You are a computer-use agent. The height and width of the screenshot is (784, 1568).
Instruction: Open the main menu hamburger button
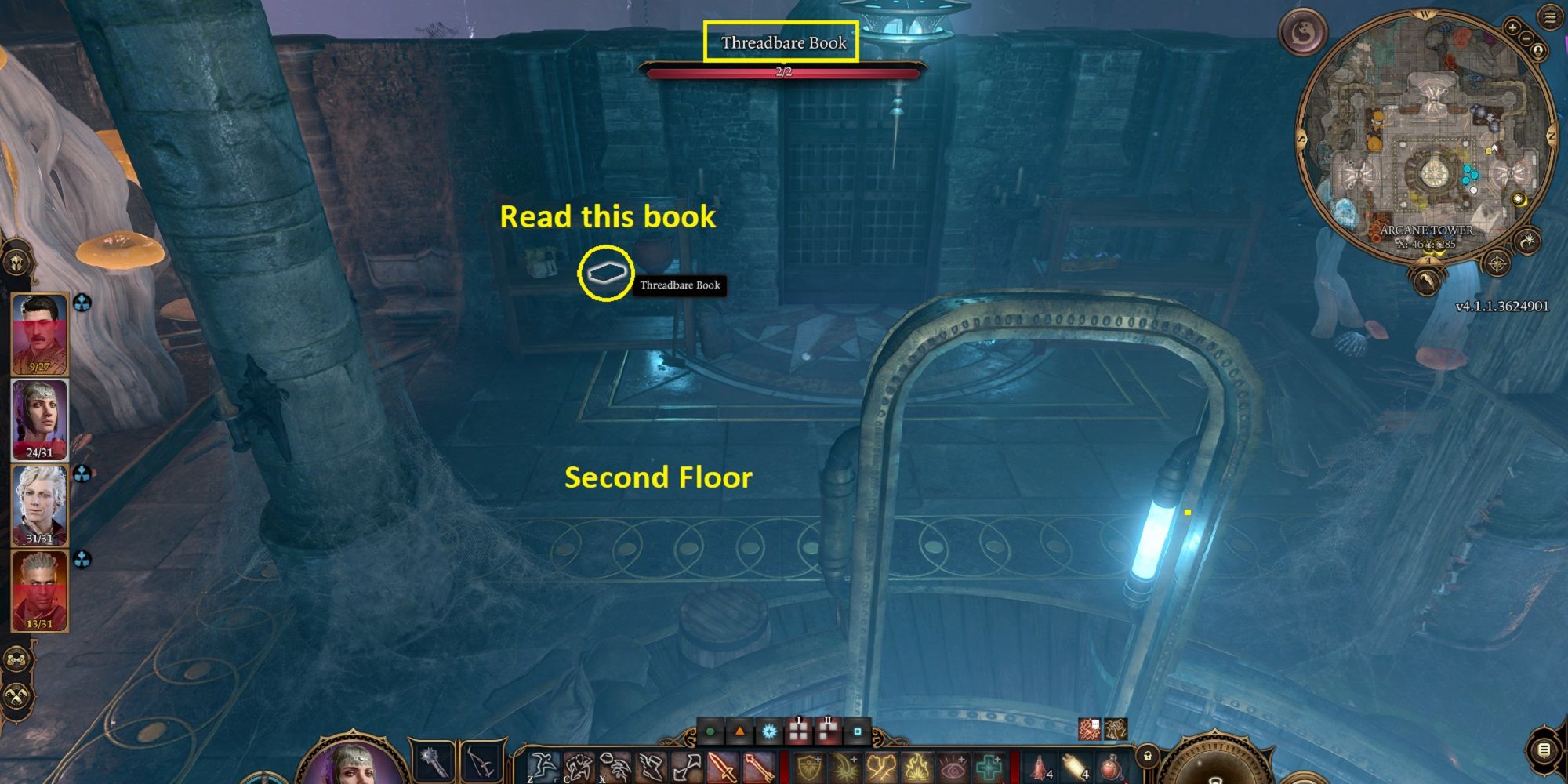tap(1550, 18)
